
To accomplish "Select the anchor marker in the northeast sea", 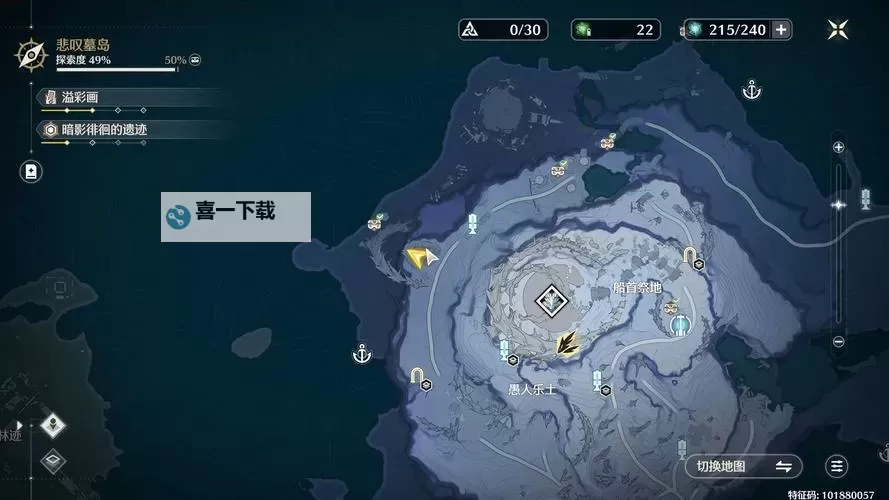I will tap(752, 91).
